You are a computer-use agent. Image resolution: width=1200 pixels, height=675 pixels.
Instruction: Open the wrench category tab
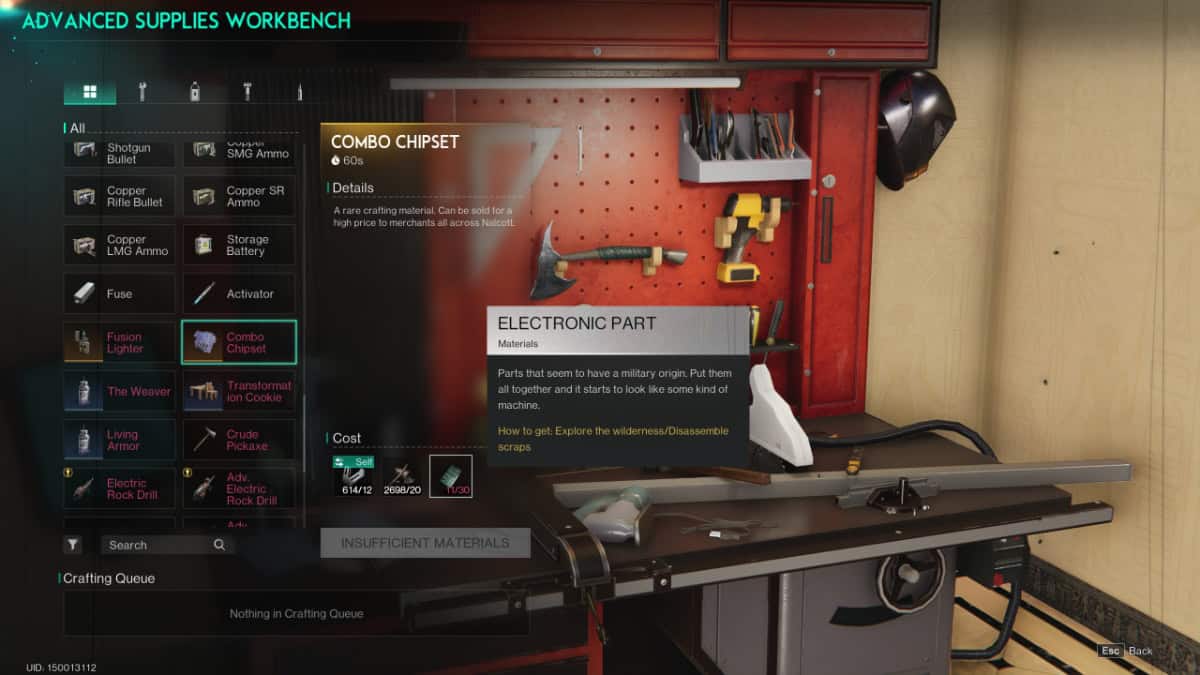coord(142,92)
